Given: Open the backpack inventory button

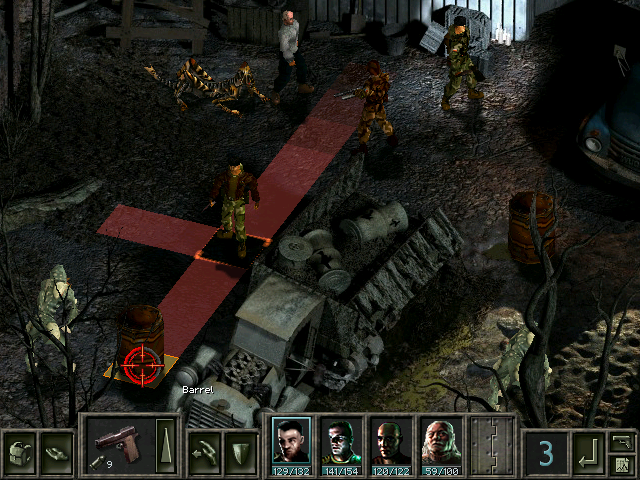Looking at the screenshot, I should coord(20,450).
